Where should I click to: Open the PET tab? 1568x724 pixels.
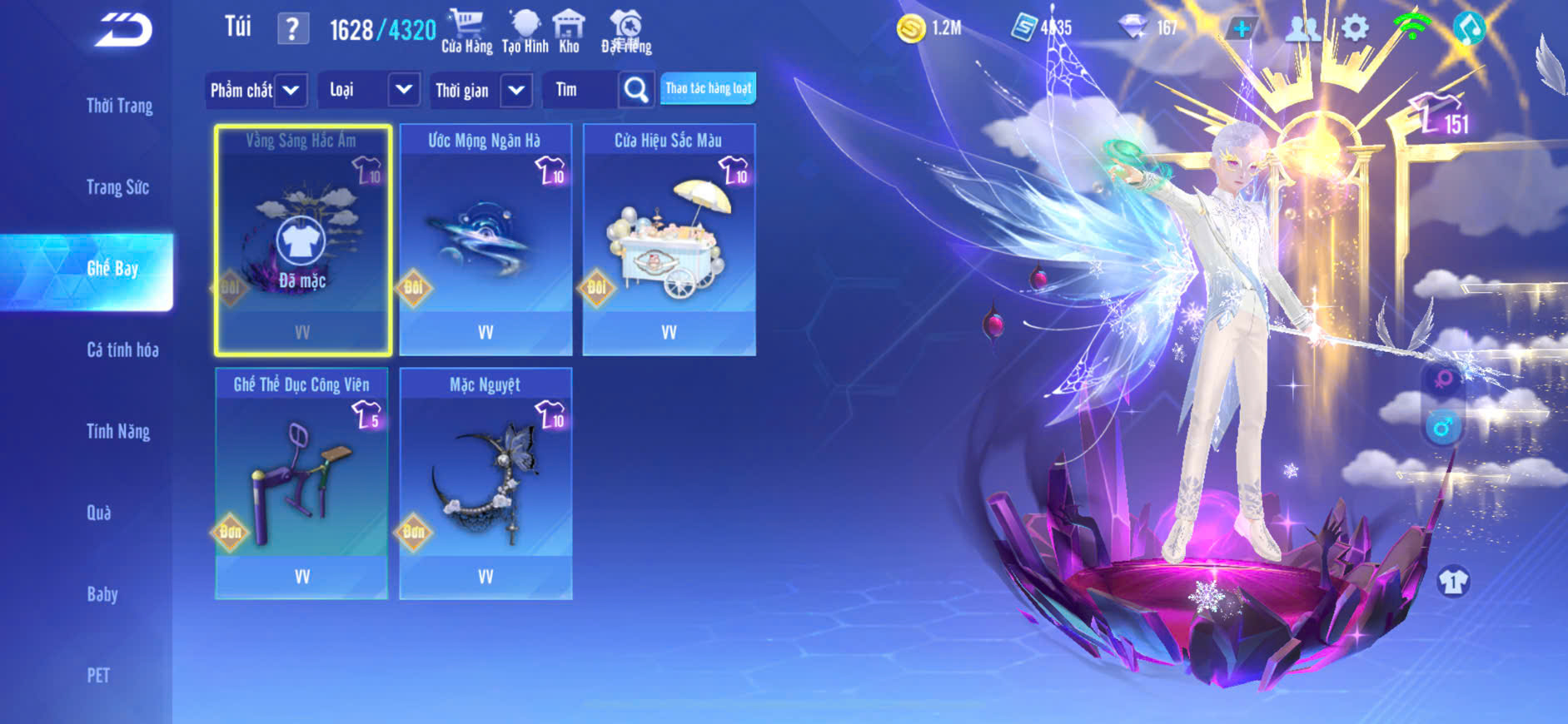click(x=98, y=675)
